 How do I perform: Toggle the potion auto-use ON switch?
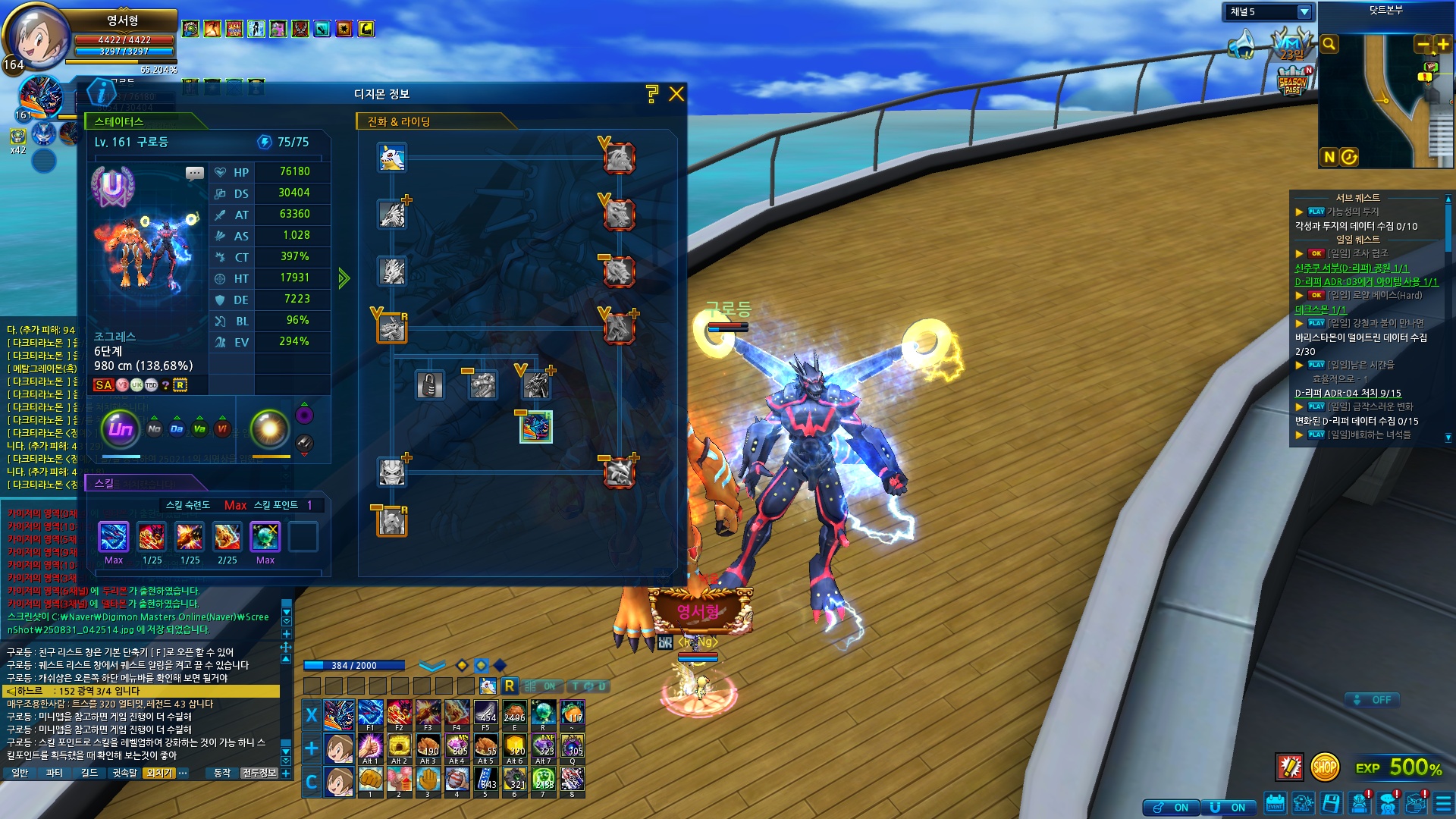tap(1172, 808)
